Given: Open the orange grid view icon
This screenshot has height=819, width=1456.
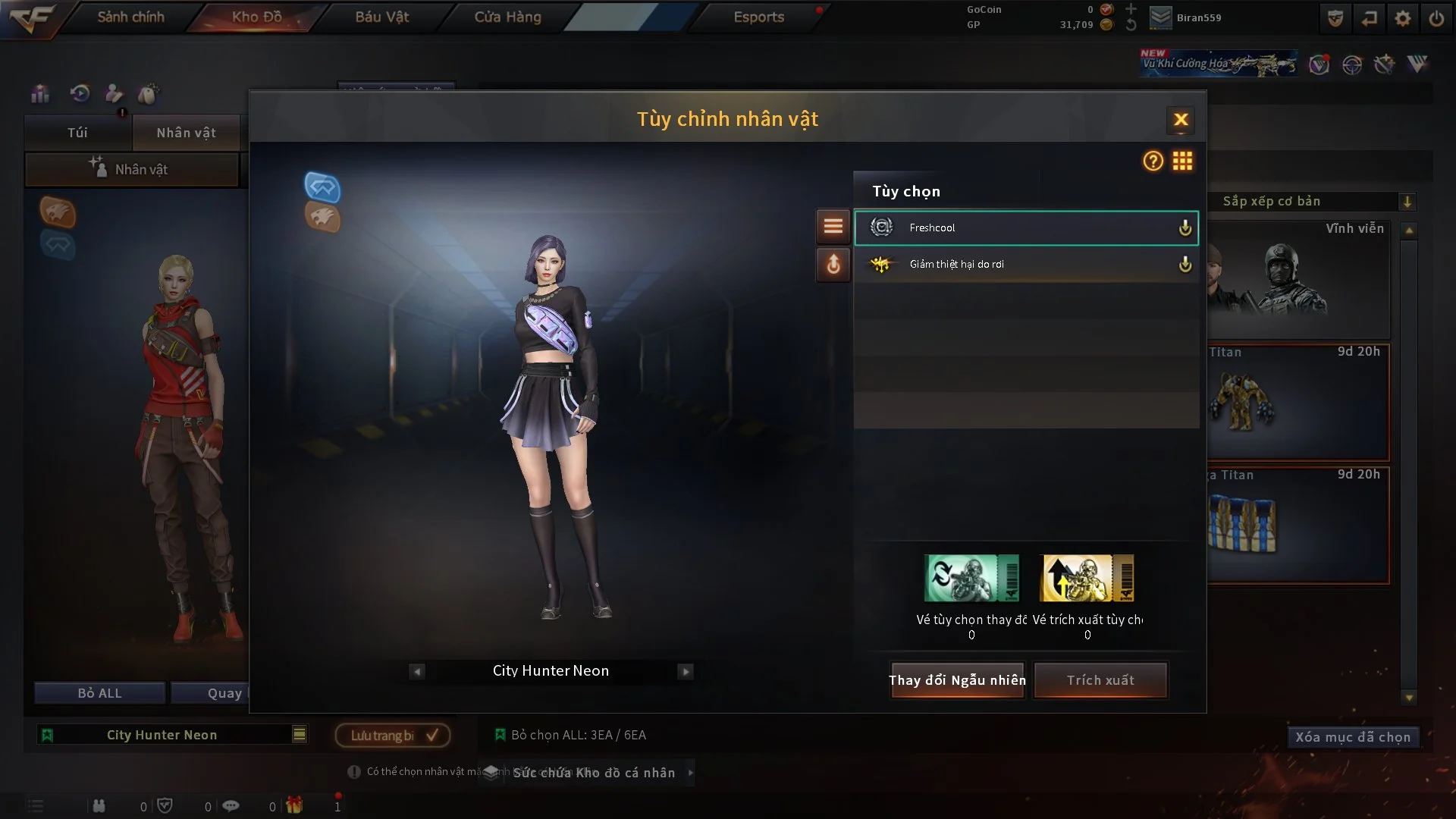Looking at the screenshot, I should click(1182, 161).
